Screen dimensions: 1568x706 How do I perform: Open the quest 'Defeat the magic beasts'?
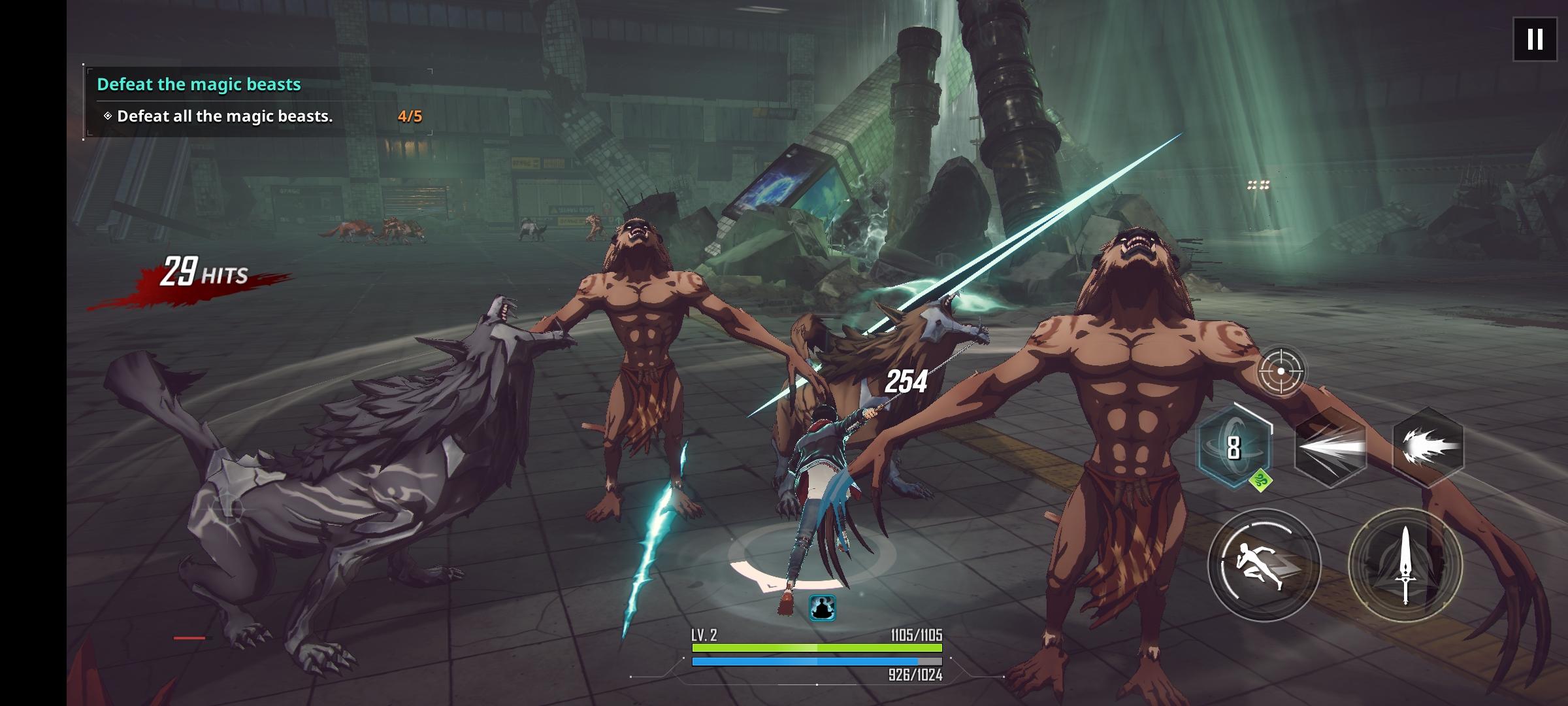pyautogui.click(x=200, y=84)
